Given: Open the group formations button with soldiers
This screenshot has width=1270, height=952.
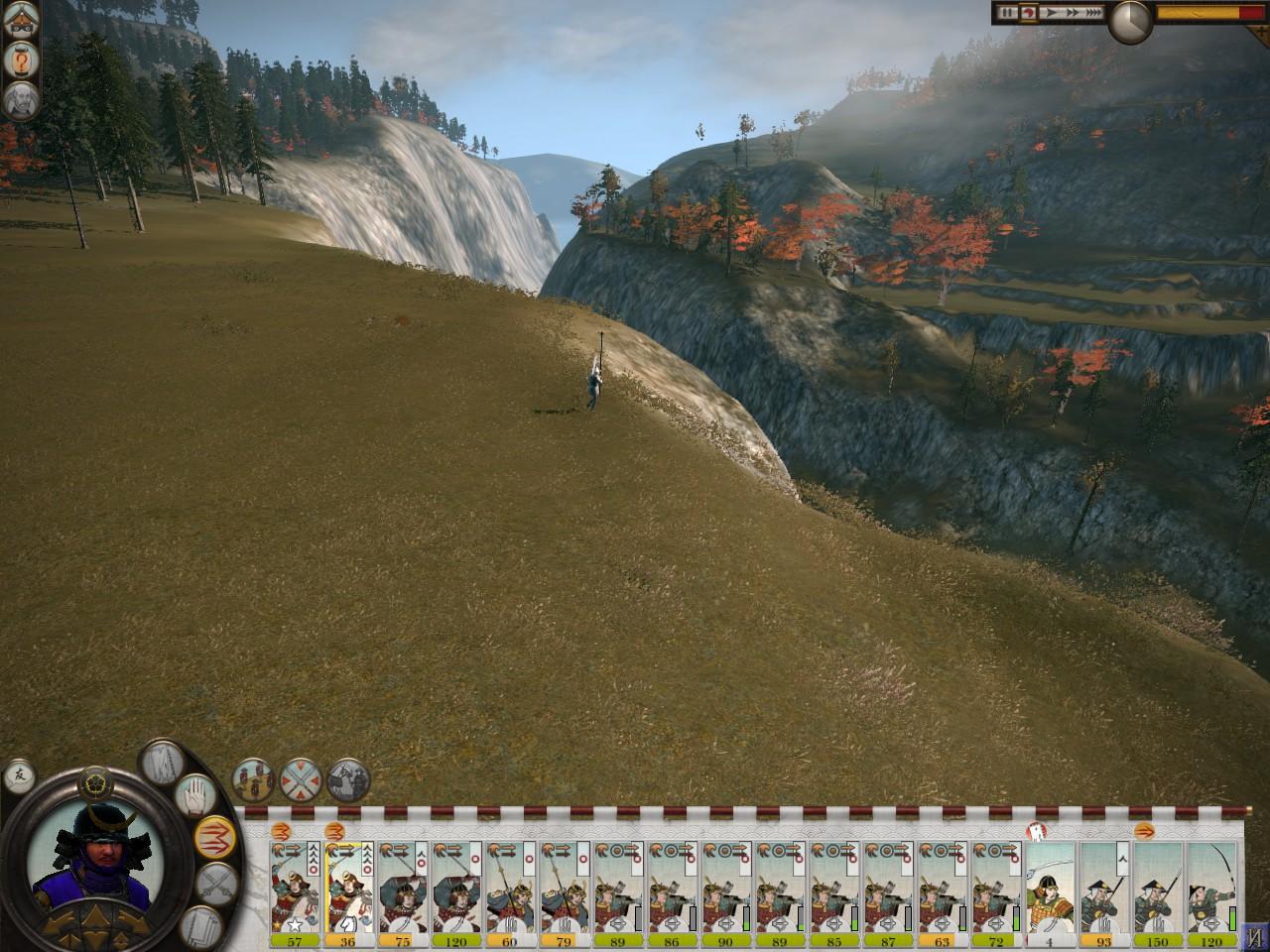Looking at the screenshot, I should (253, 779).
